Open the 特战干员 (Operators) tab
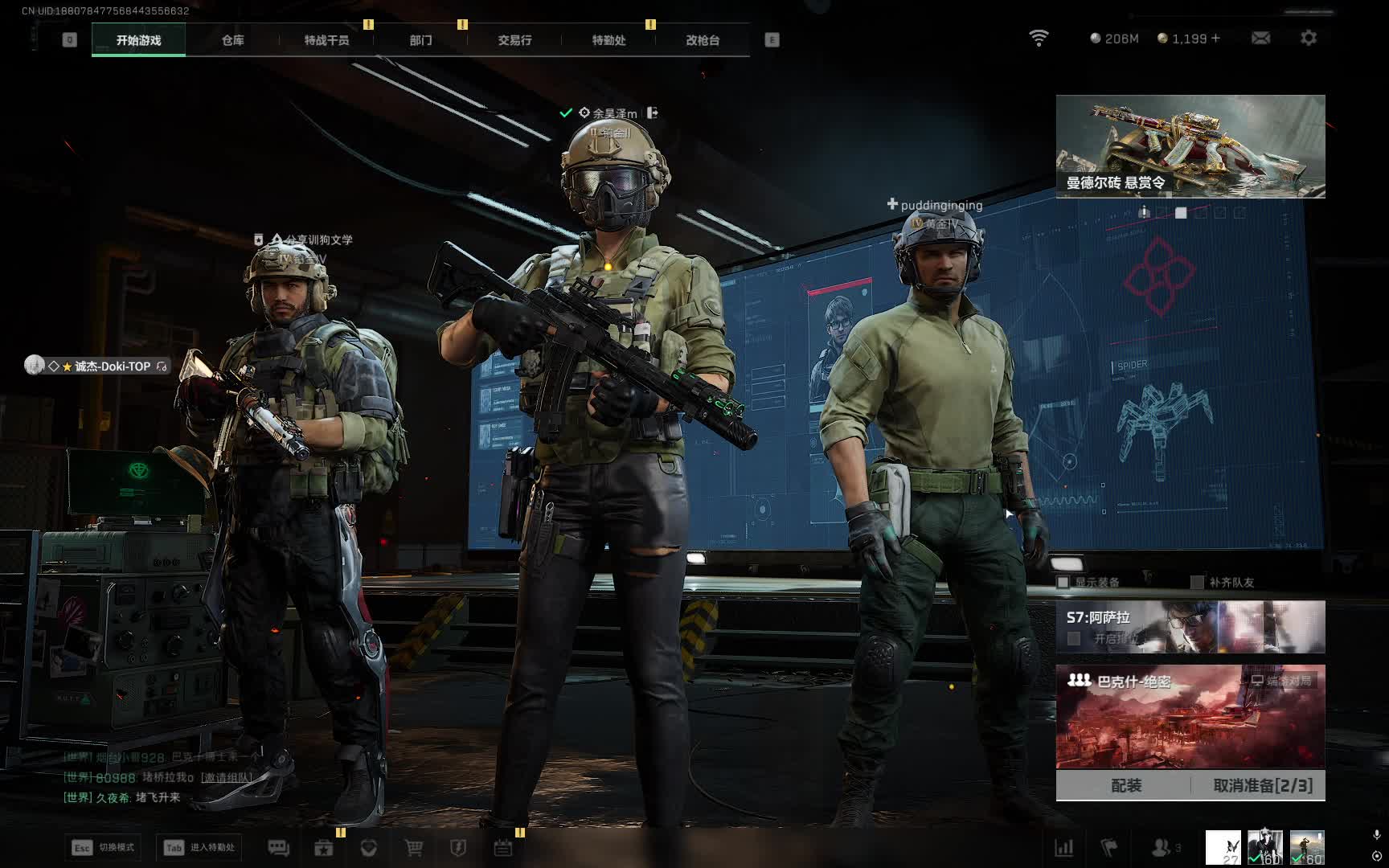Image resolution: width=1389 pixels, height=868 pixels. [326, 40]
